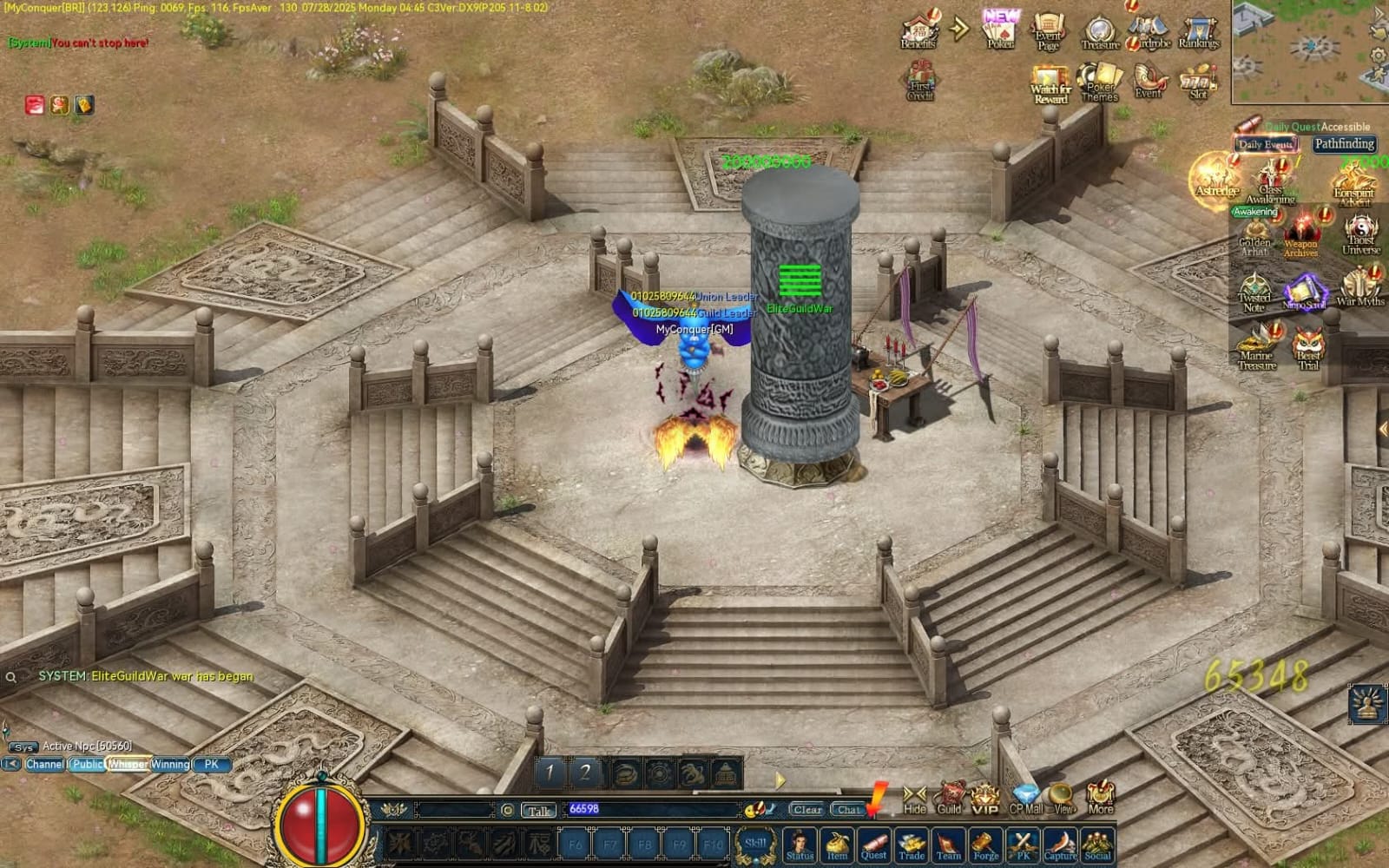The width and height of the screenshot is (1389, 868).
Task: Open the Daily Events list
Action: pos(1267,145)
